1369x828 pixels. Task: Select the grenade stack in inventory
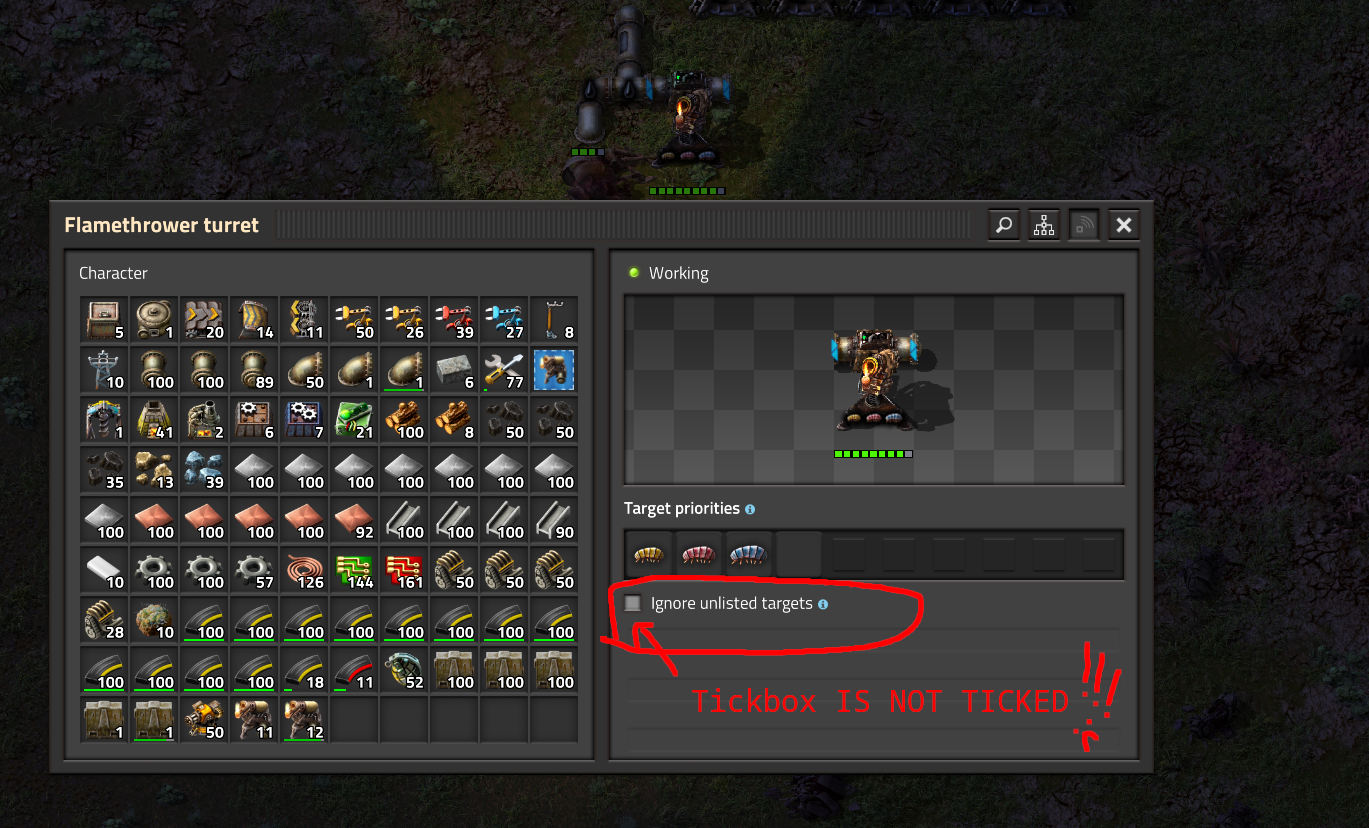[404, 669]
